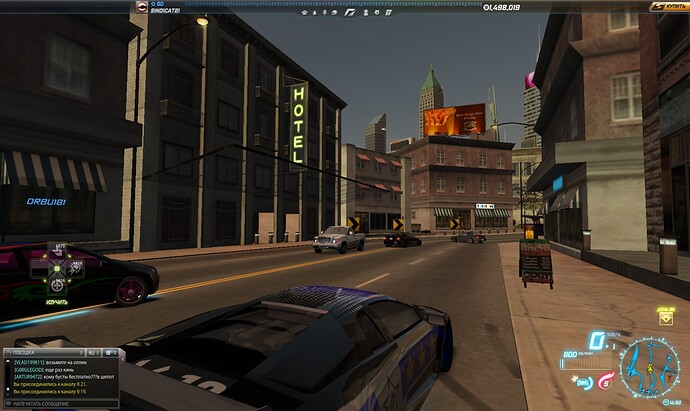The image size is (690, 411).
Task: Select the Изучить option on radial menu
Action: pos(57,300)
